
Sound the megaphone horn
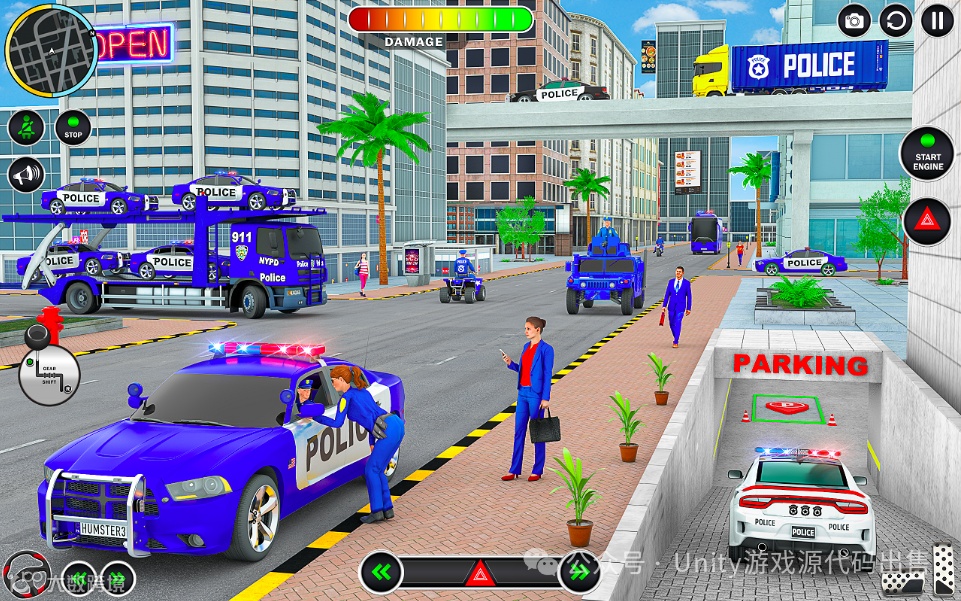tap(26, 175)
